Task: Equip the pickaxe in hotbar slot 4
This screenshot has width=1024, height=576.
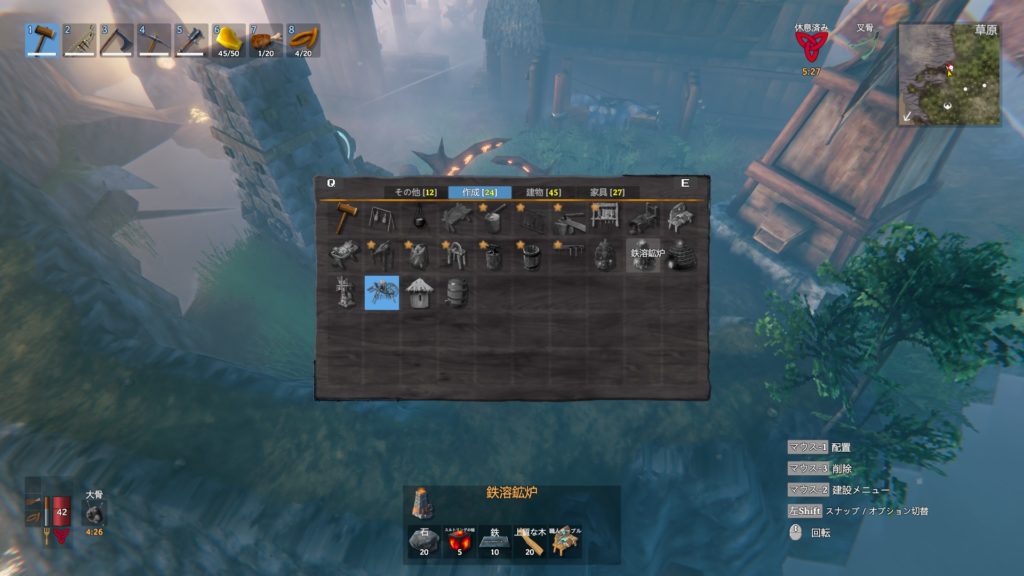Action: (x=154, y=40)
